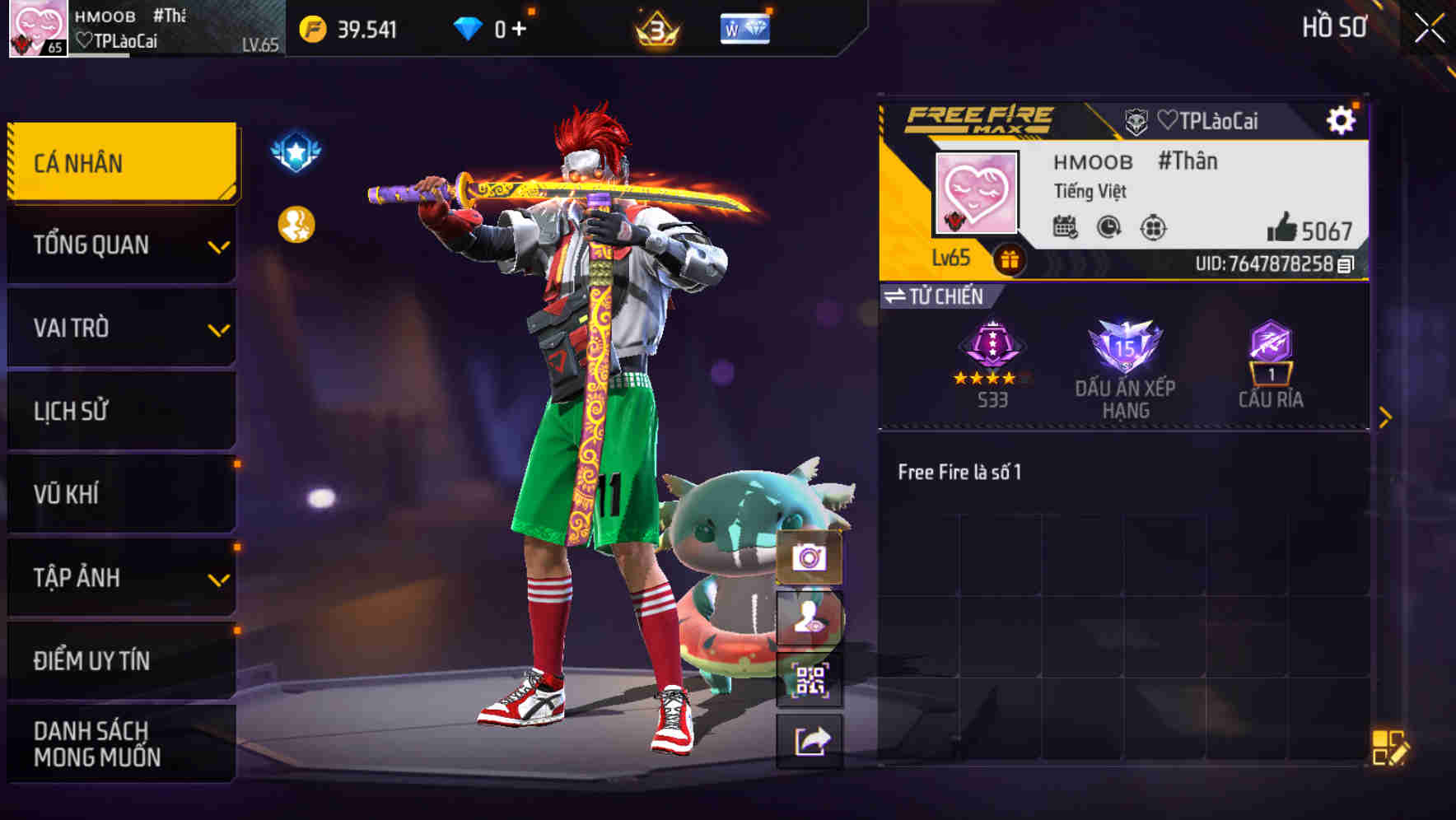Toggle the character-only view eye icon
The image size is (1456, 820).
tap(810, 616)
